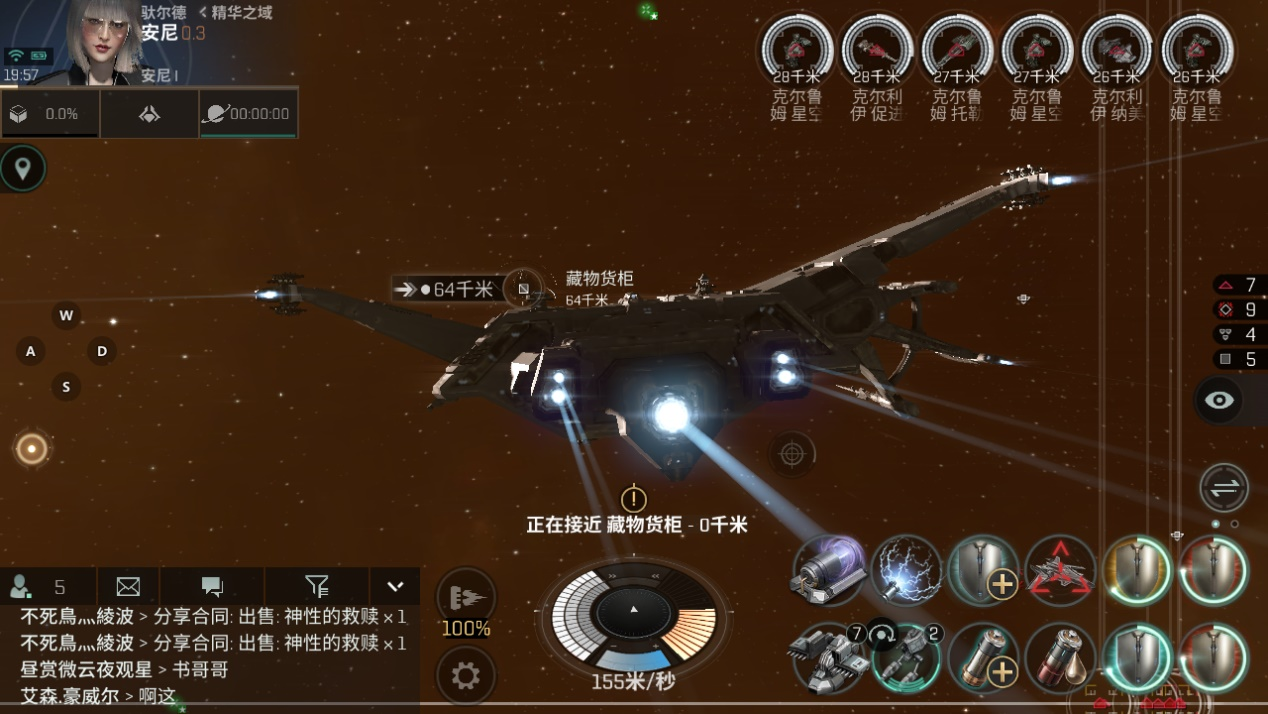The image size is (1268, 714).
Task: Select the 藏物货柜 container label
Action: (x=599, y=279)
